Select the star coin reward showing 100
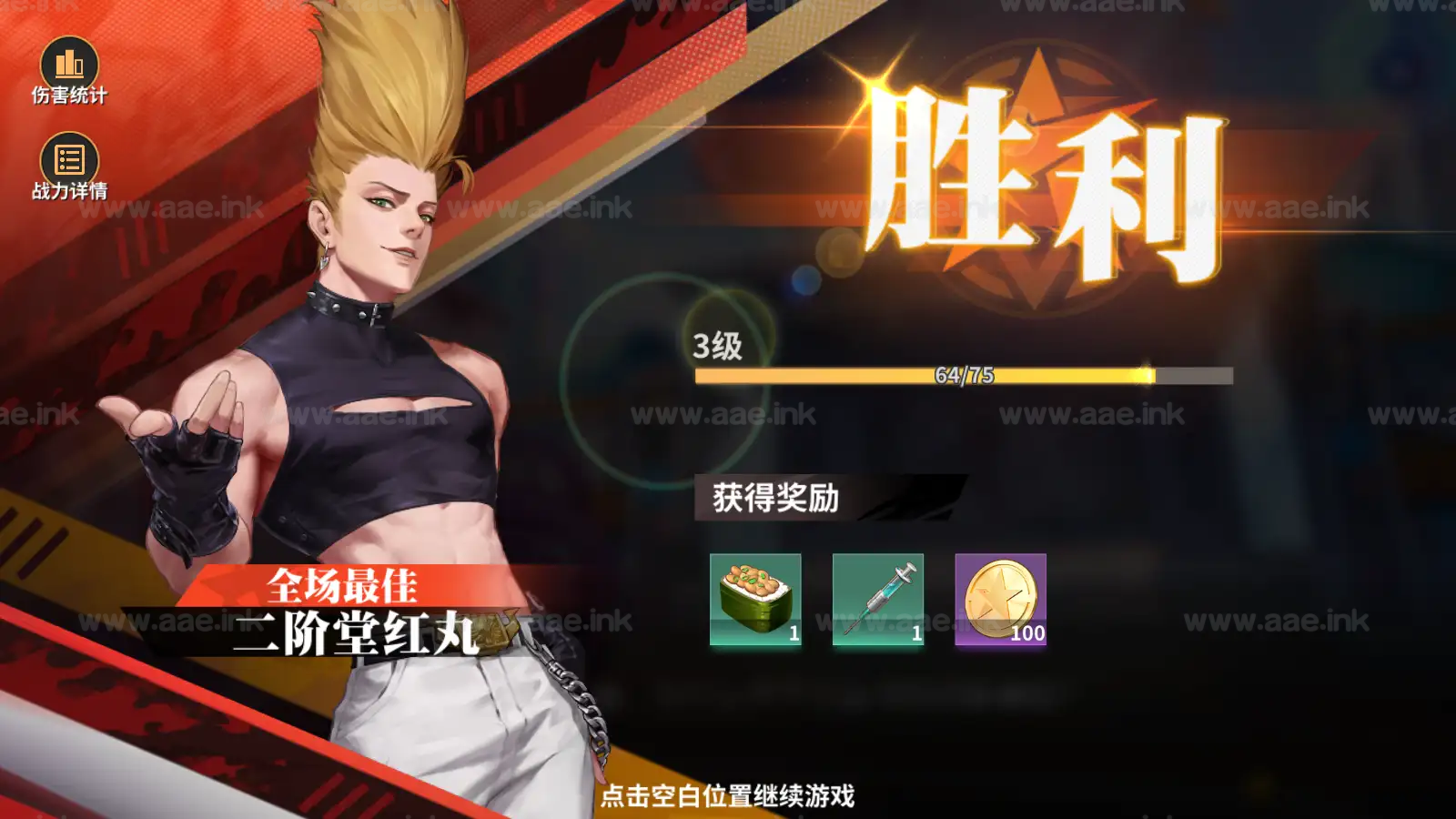Image resolution: width=1456 pixels, height=819 pixels. pos(999,601)
